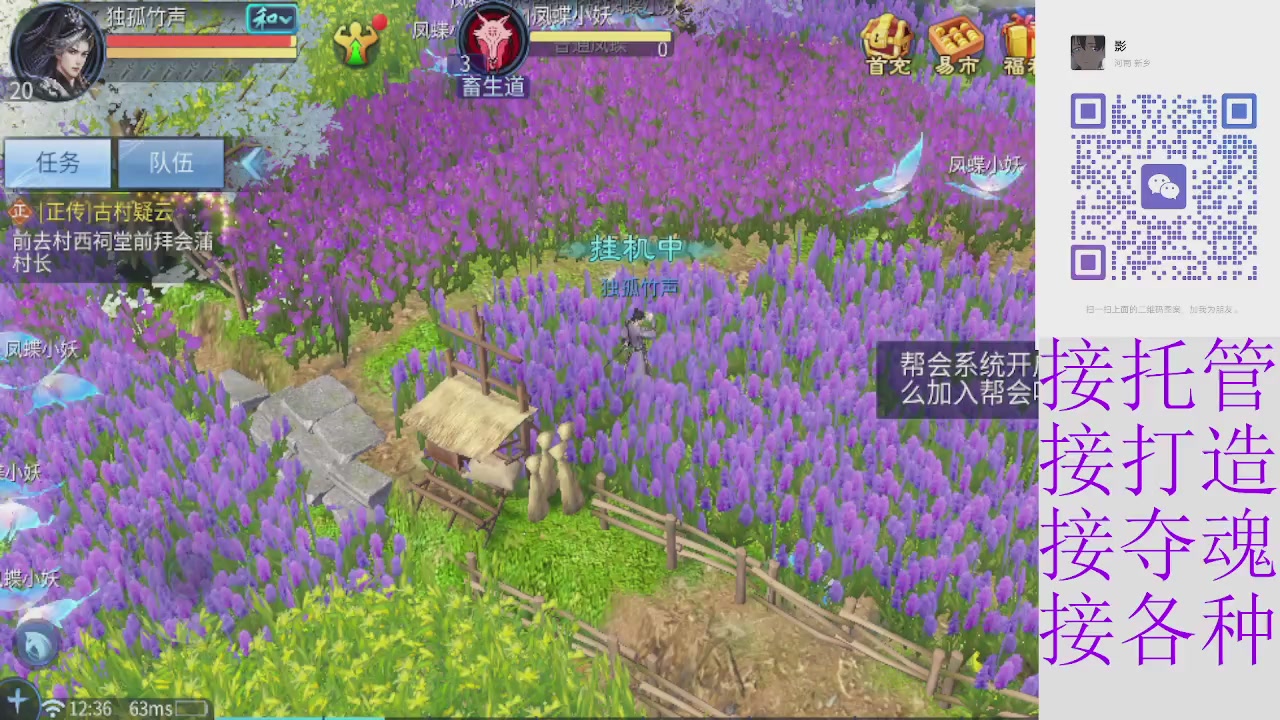Switch to the 队伍 team tab
The height and width of the screenshot is (720, 1280).
coord(170,163)
